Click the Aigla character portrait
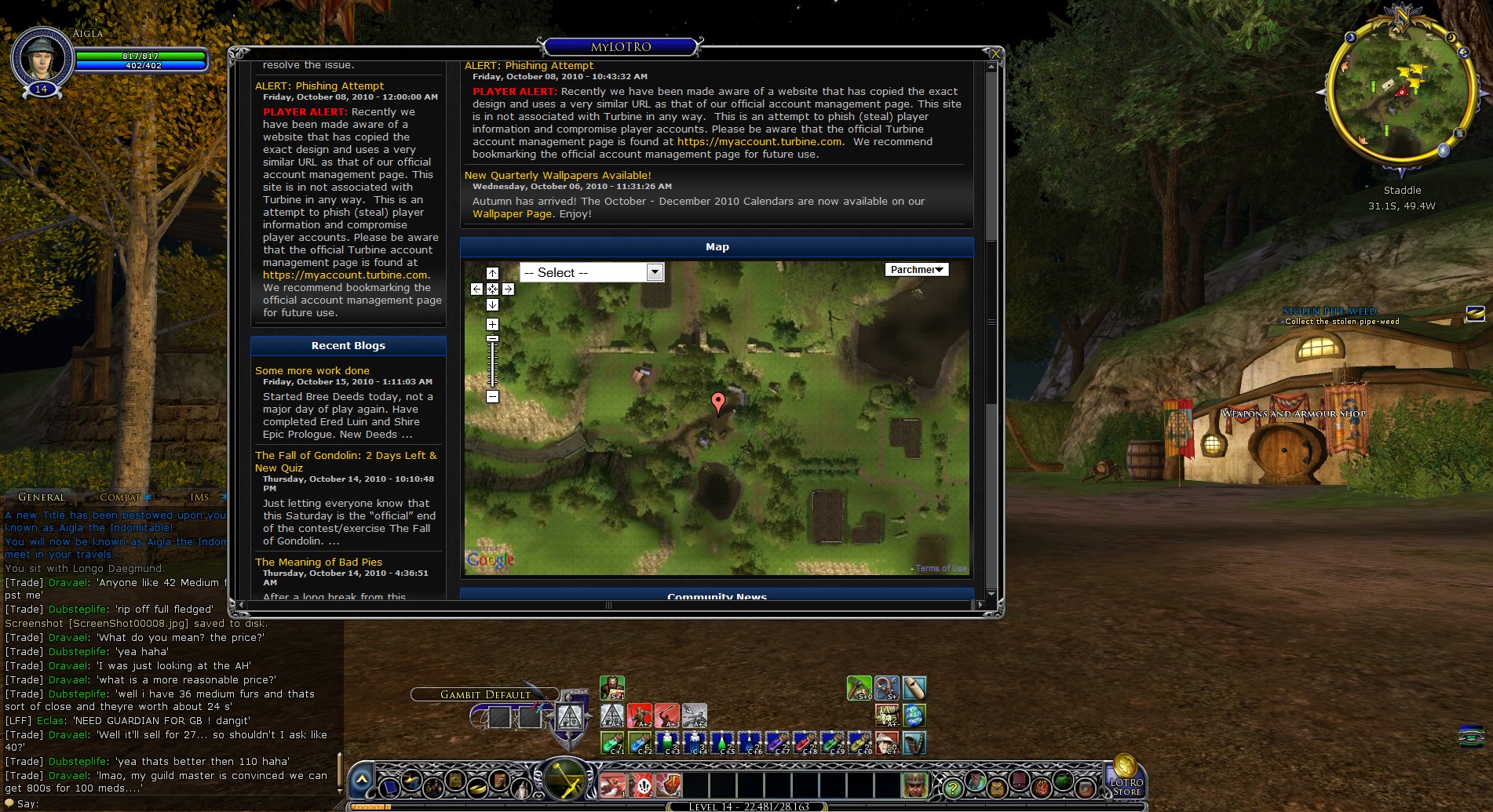 point(41,56)
